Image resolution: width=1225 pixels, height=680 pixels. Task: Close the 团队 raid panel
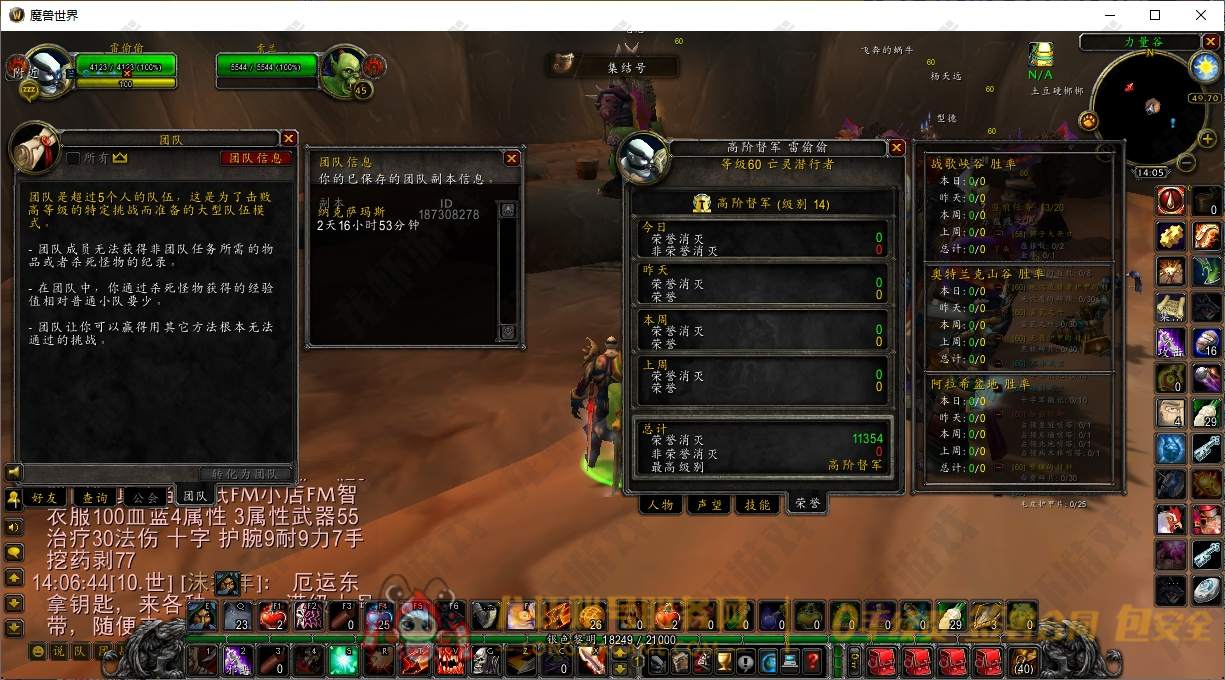pos(289,139)
